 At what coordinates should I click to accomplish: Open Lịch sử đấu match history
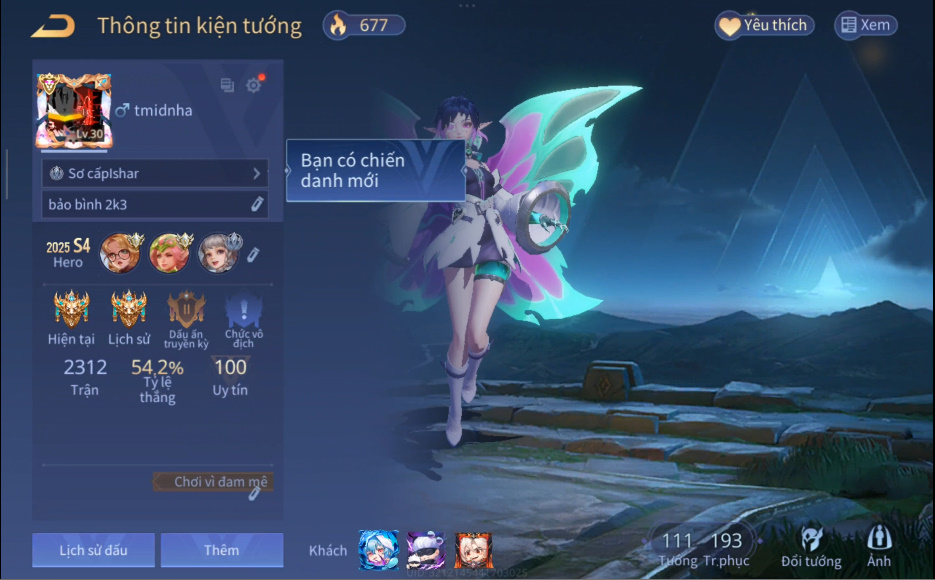point(93,550)
